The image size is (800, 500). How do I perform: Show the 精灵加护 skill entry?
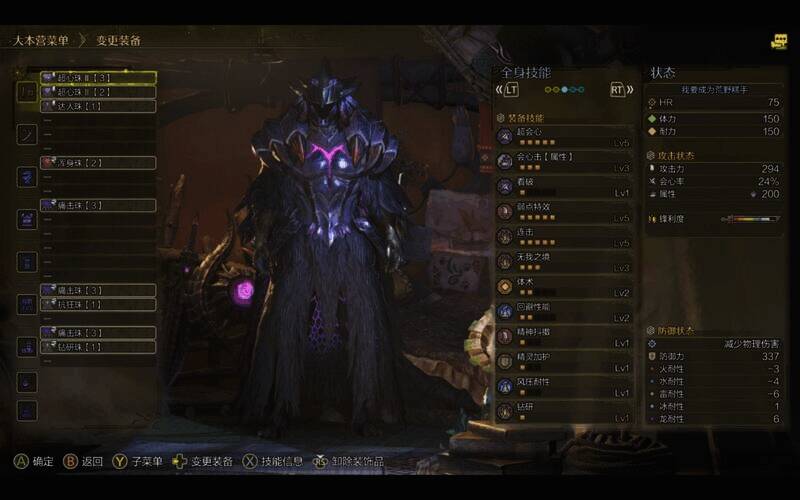(x=565, y=361)
